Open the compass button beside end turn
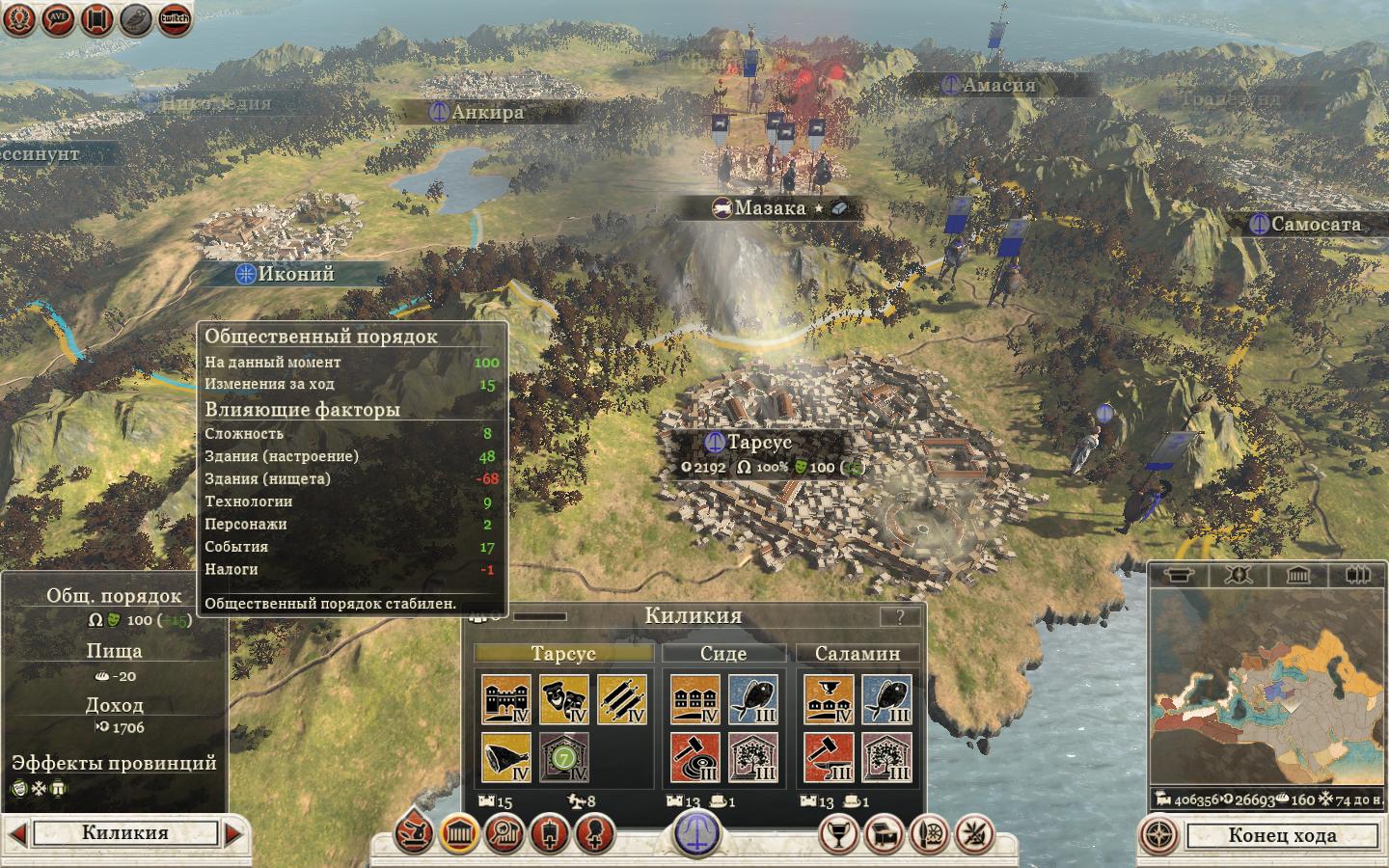The image size is (1389, 868). pos(1161,835)
